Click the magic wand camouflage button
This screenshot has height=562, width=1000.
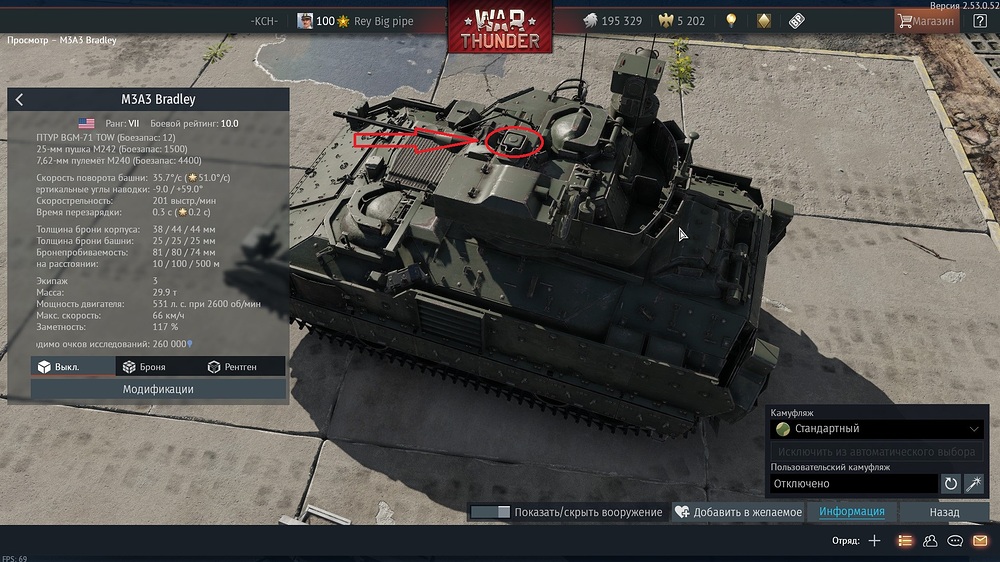click(x=974, y=484)
